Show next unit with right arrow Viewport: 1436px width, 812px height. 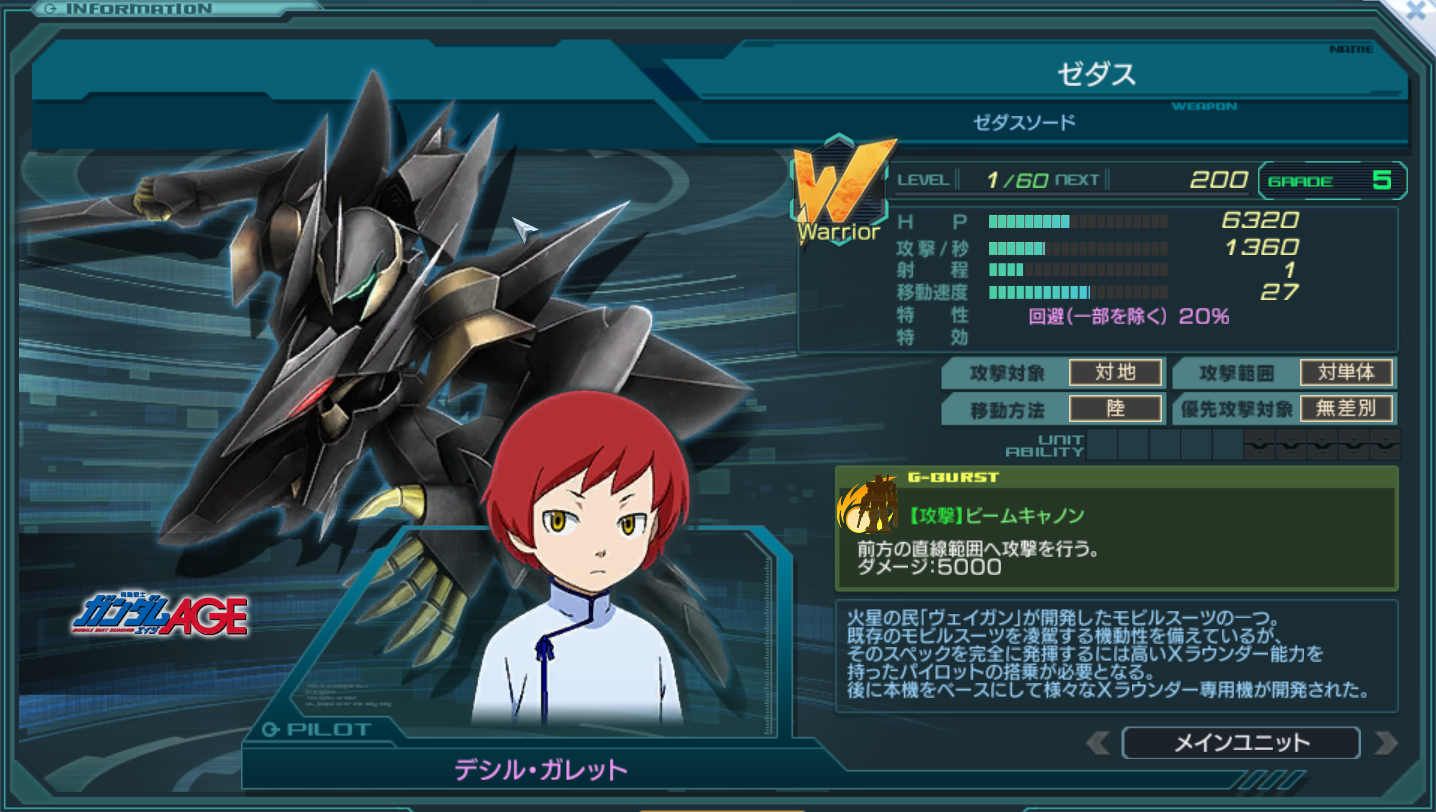[1385, 743]
